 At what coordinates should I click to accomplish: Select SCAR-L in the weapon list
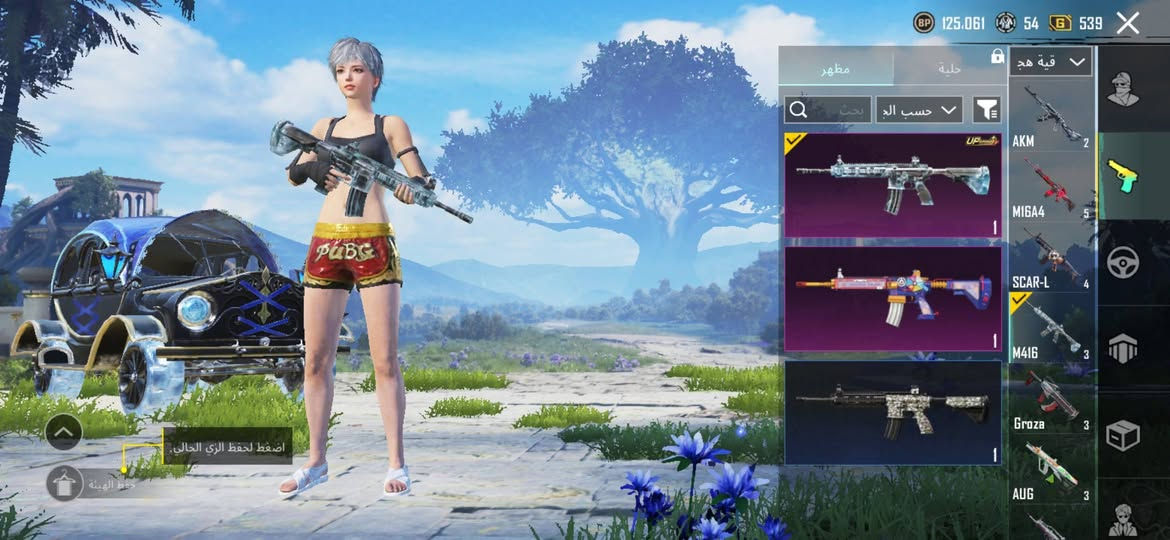[1051, 258]
